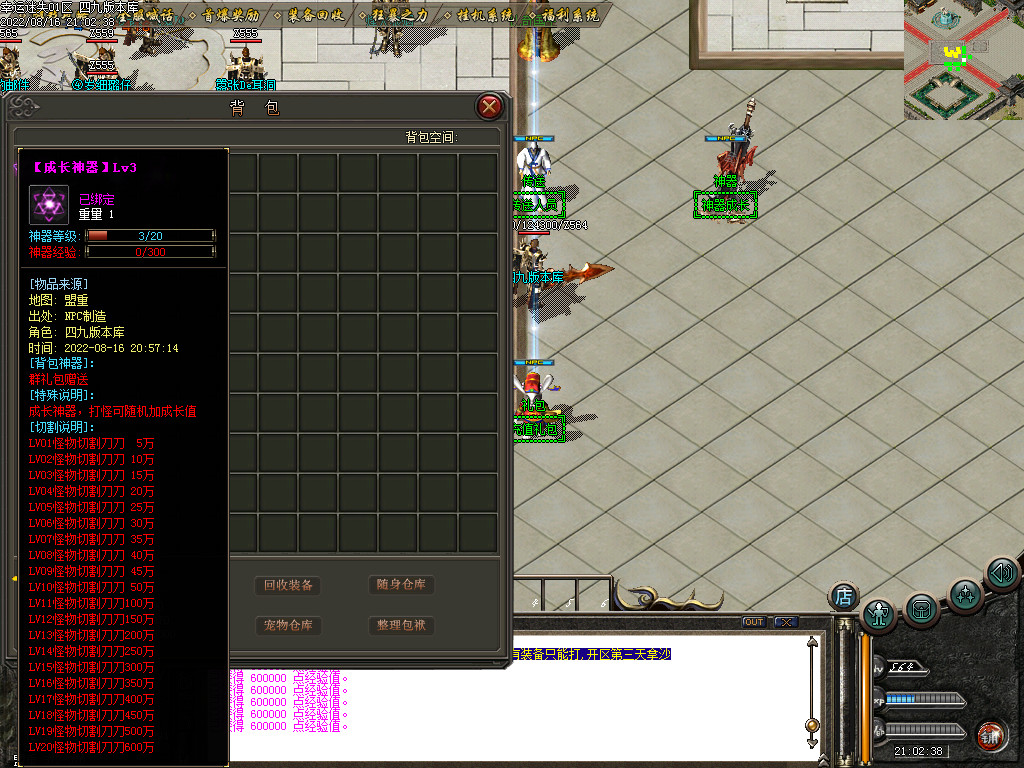Open the skills sparkle icon
1024x768 pixels.
[964, 594]
